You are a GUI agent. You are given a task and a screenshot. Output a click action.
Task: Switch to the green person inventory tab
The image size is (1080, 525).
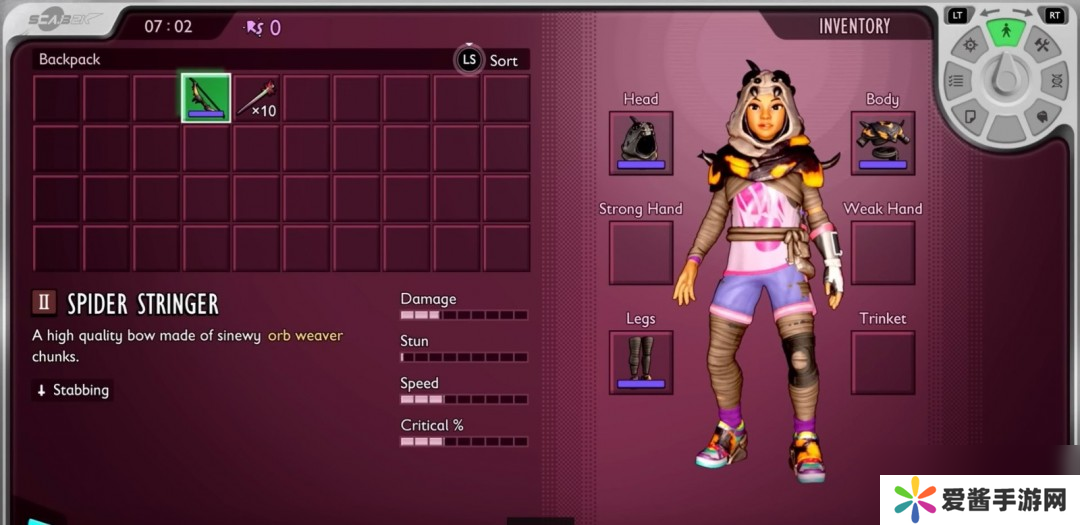coord(1006,32)
